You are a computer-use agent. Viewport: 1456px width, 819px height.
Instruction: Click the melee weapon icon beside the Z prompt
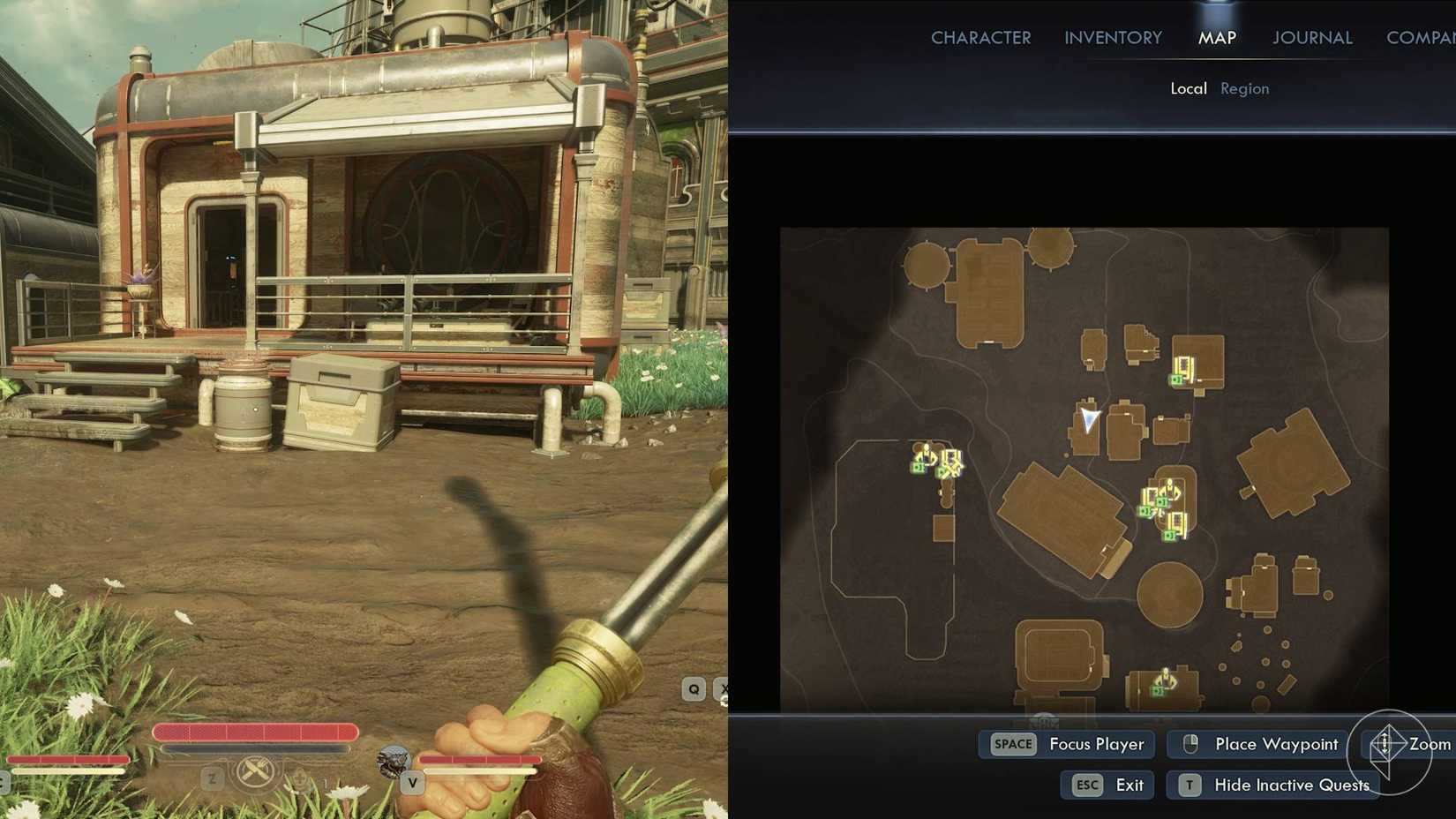point(256,770)
